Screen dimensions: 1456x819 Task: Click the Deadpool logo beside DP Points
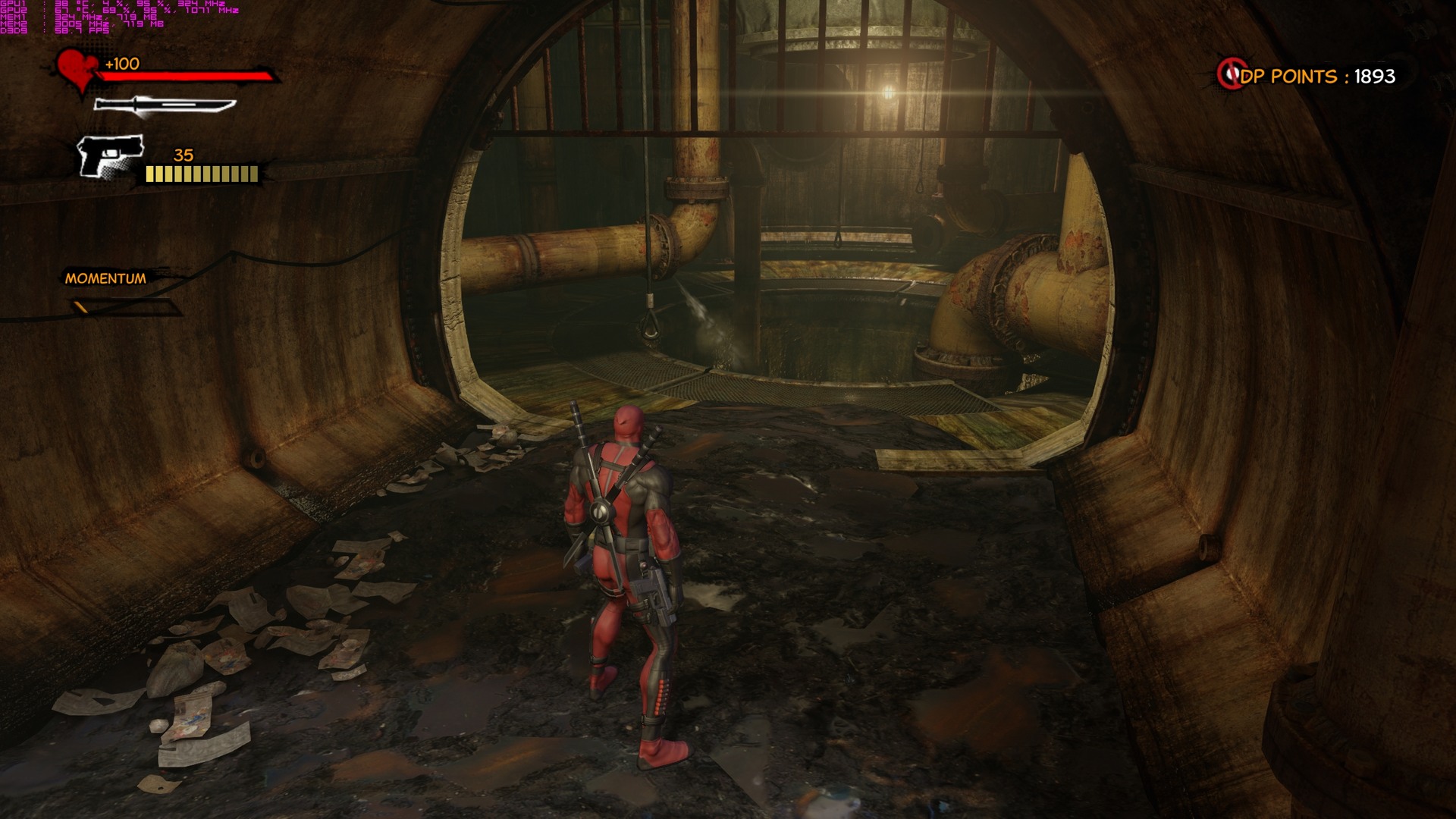coord(1230,74)
